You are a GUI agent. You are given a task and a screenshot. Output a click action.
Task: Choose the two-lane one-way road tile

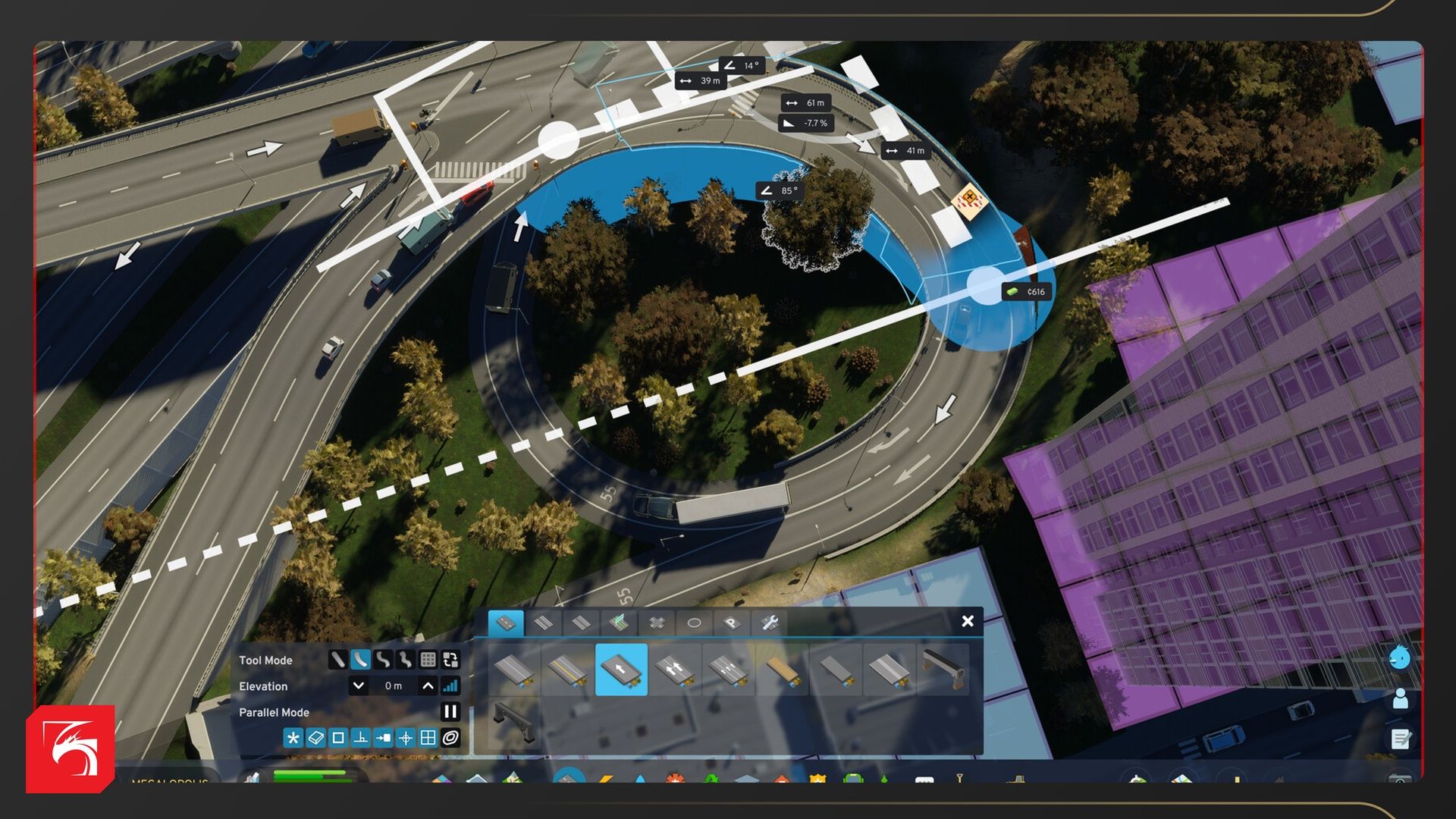675,670
